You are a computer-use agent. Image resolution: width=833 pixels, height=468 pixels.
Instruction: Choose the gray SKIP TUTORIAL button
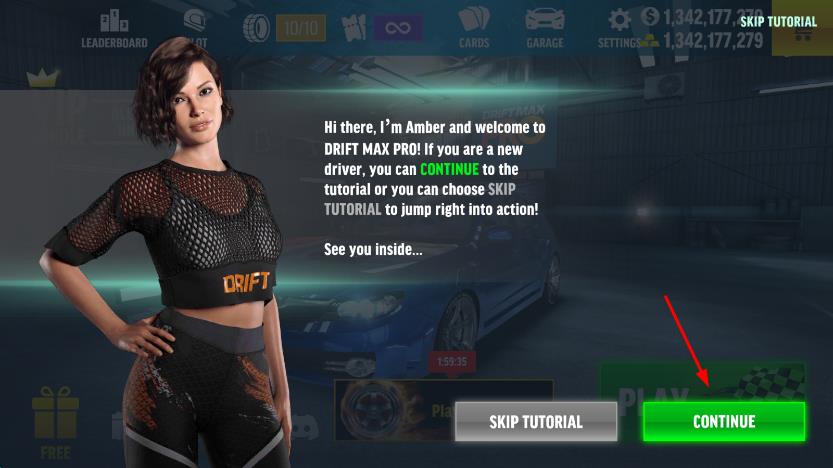pos(535,421)
